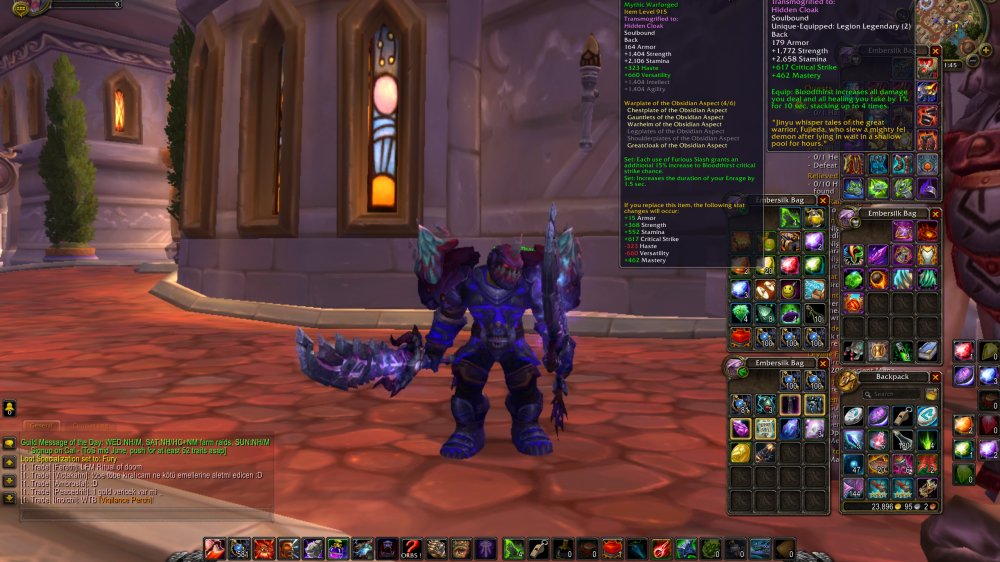Activate the red question mark ORBS macro
The width and height of the screenshot is (1000, 562).
(411, 548)
